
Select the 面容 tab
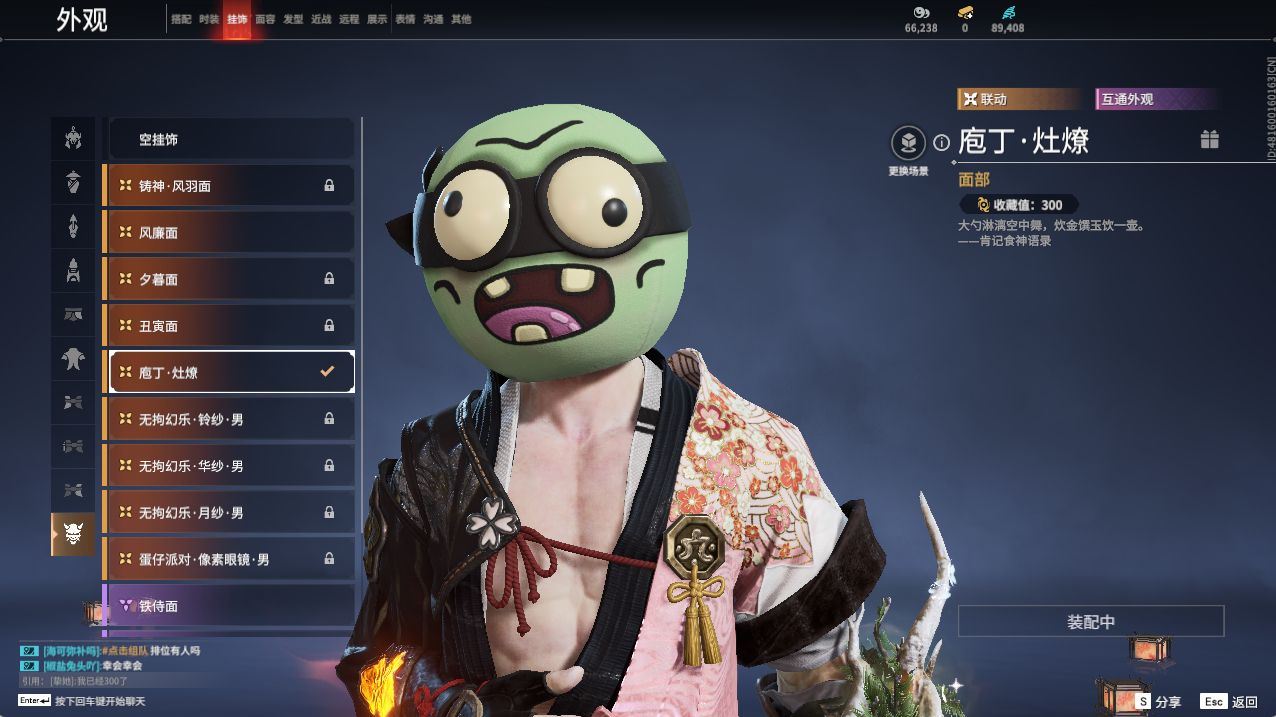coord(265,19)
